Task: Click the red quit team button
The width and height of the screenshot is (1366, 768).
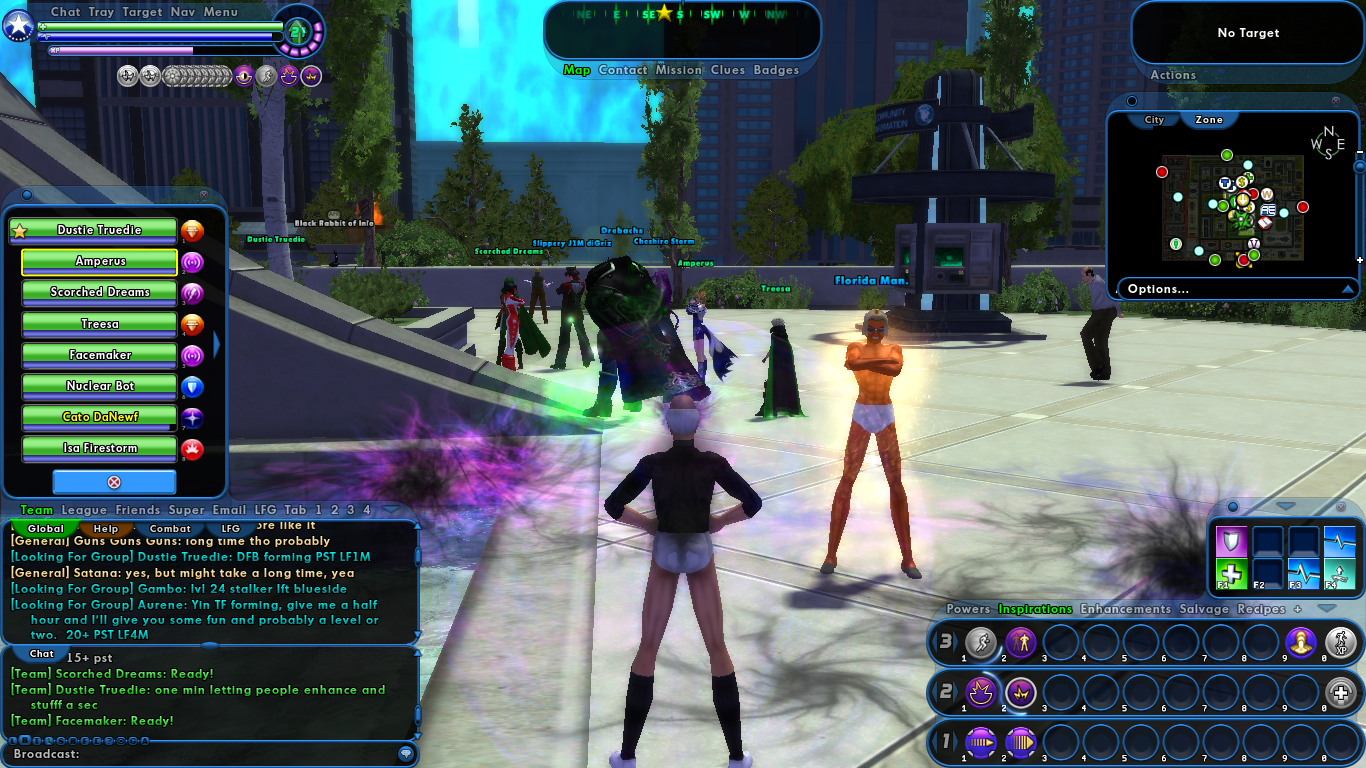Action: 114,482
